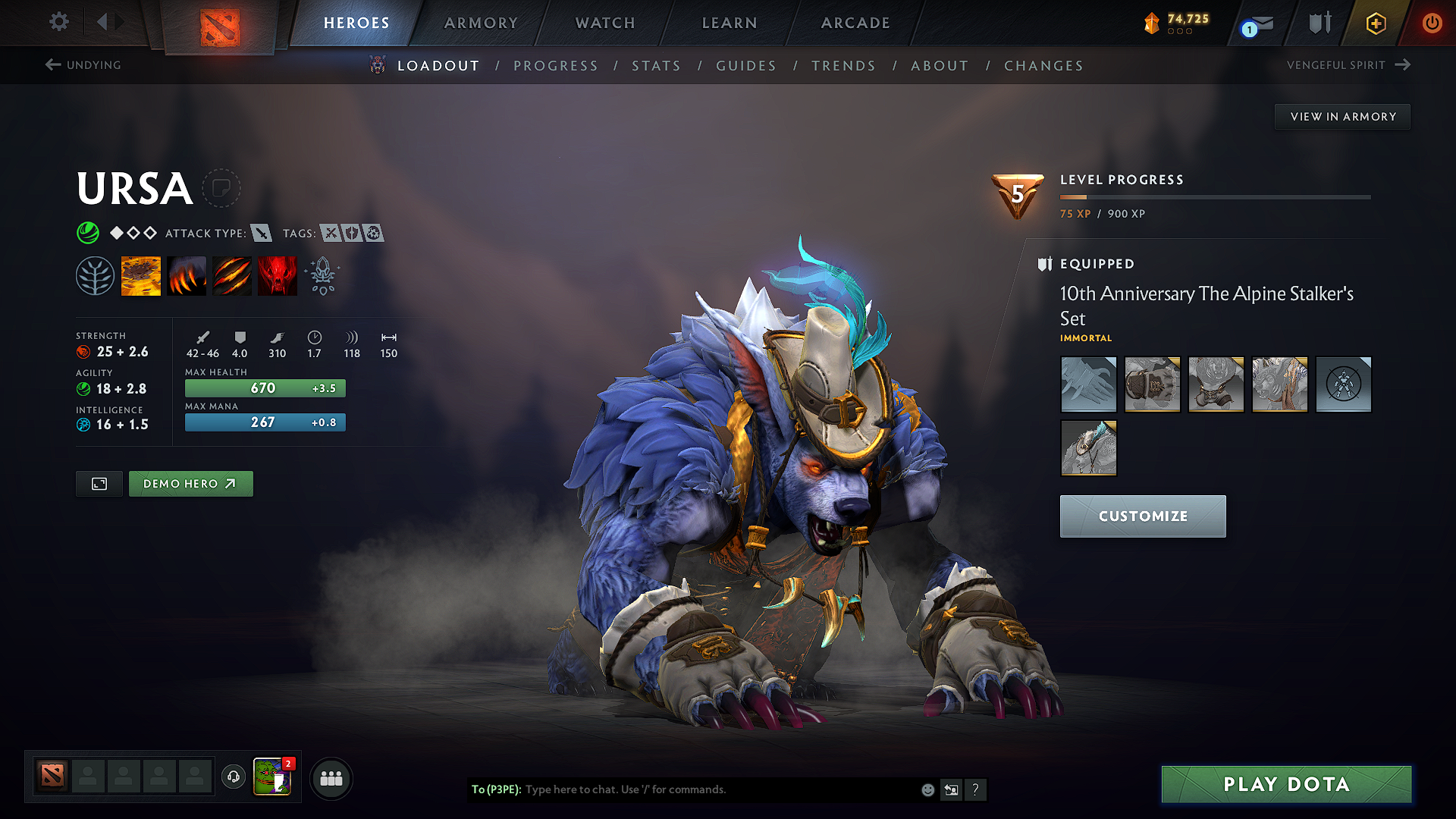Switch to the Trends section
1456x819 pixels.
[x=843, y=66]
